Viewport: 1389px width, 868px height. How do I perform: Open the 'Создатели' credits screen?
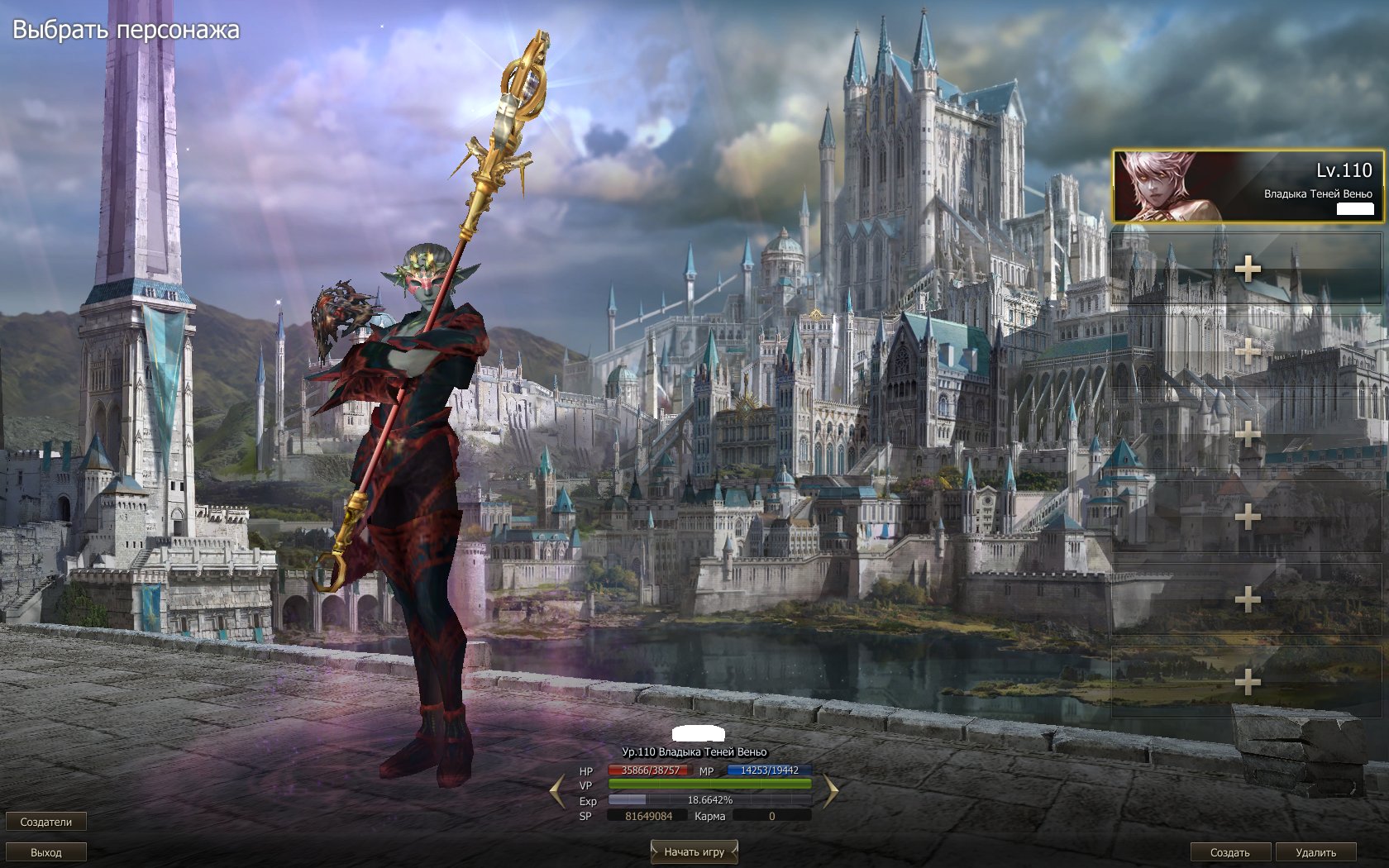point(46,822)
